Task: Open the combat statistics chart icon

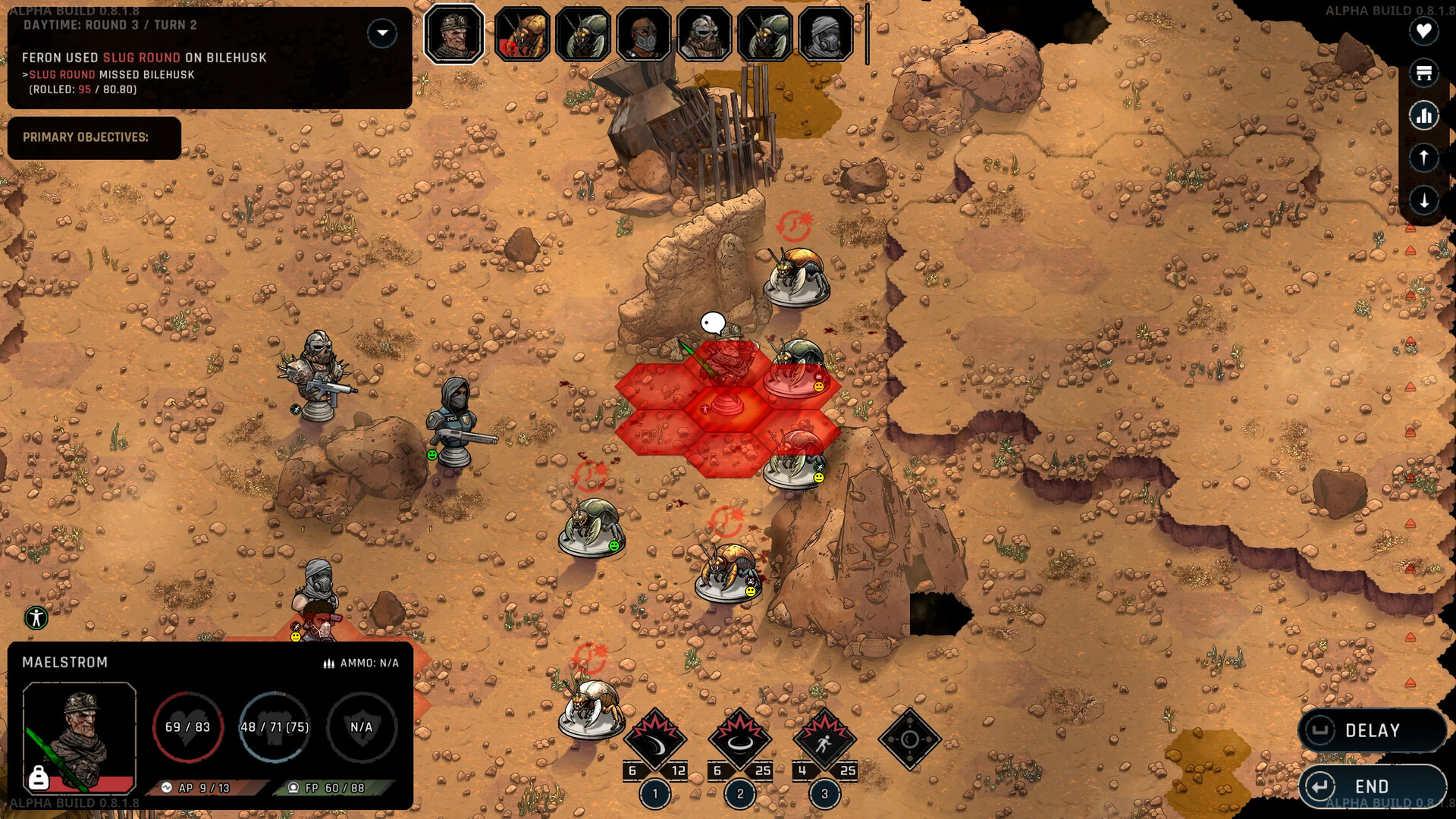Action: (x=1424, y=115)
